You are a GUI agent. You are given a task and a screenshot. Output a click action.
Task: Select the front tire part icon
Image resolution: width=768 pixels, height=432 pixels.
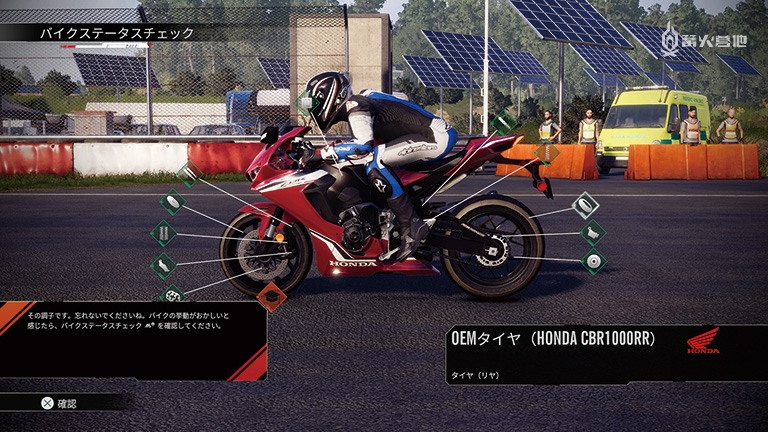[173, 202]
